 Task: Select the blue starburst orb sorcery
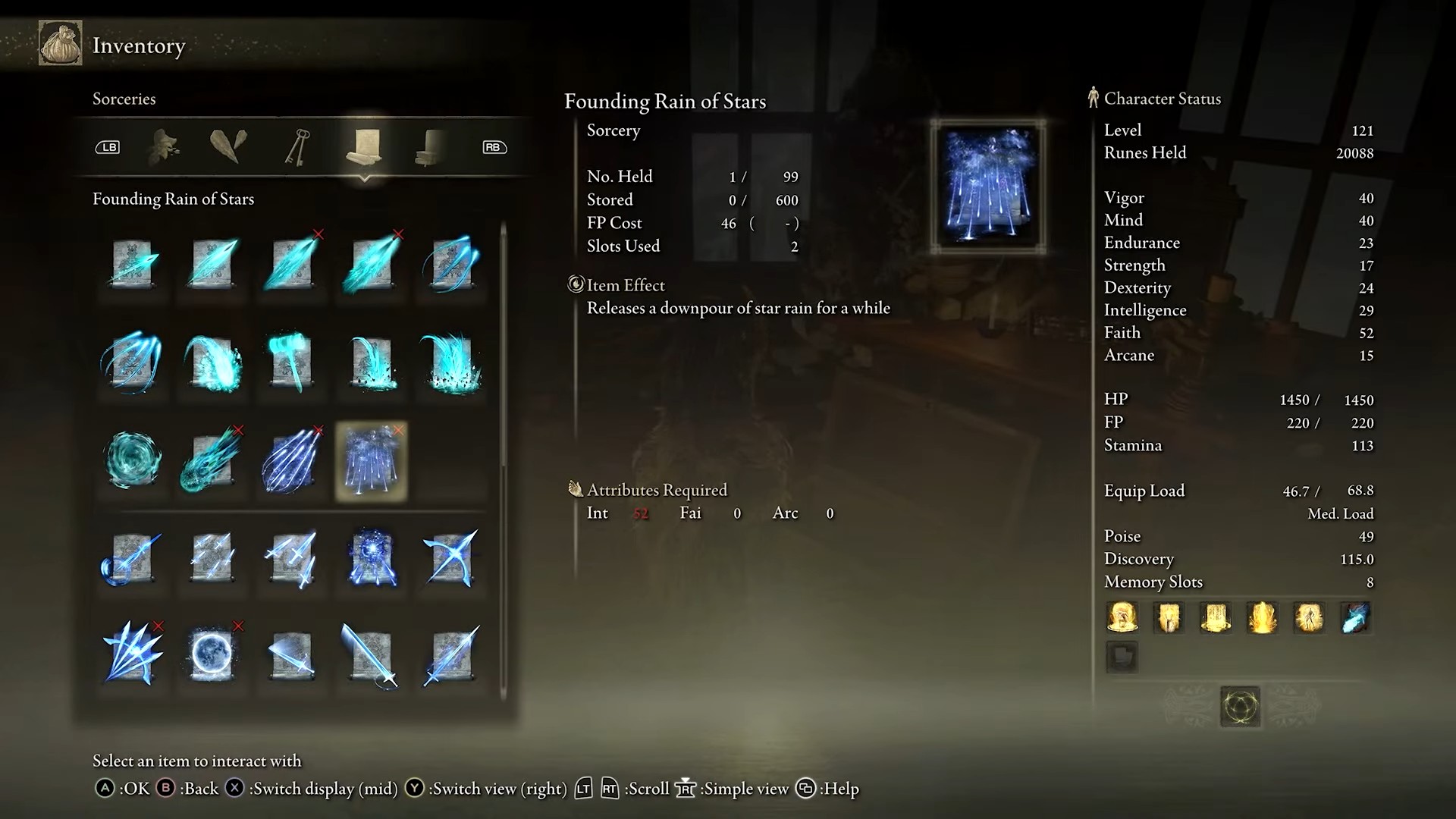coord(371,559)
